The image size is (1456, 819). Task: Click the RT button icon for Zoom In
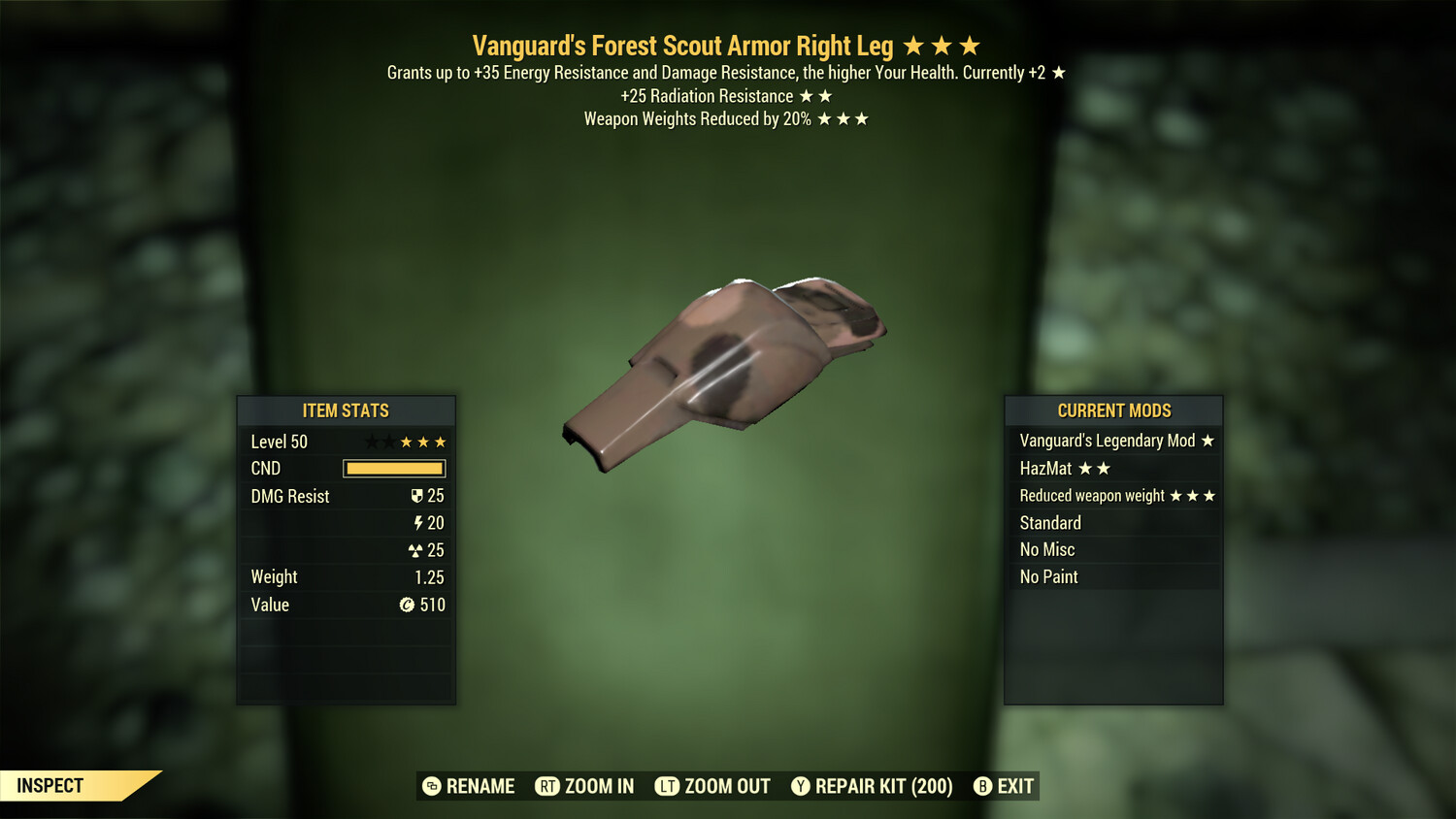[x=549, y=786]
